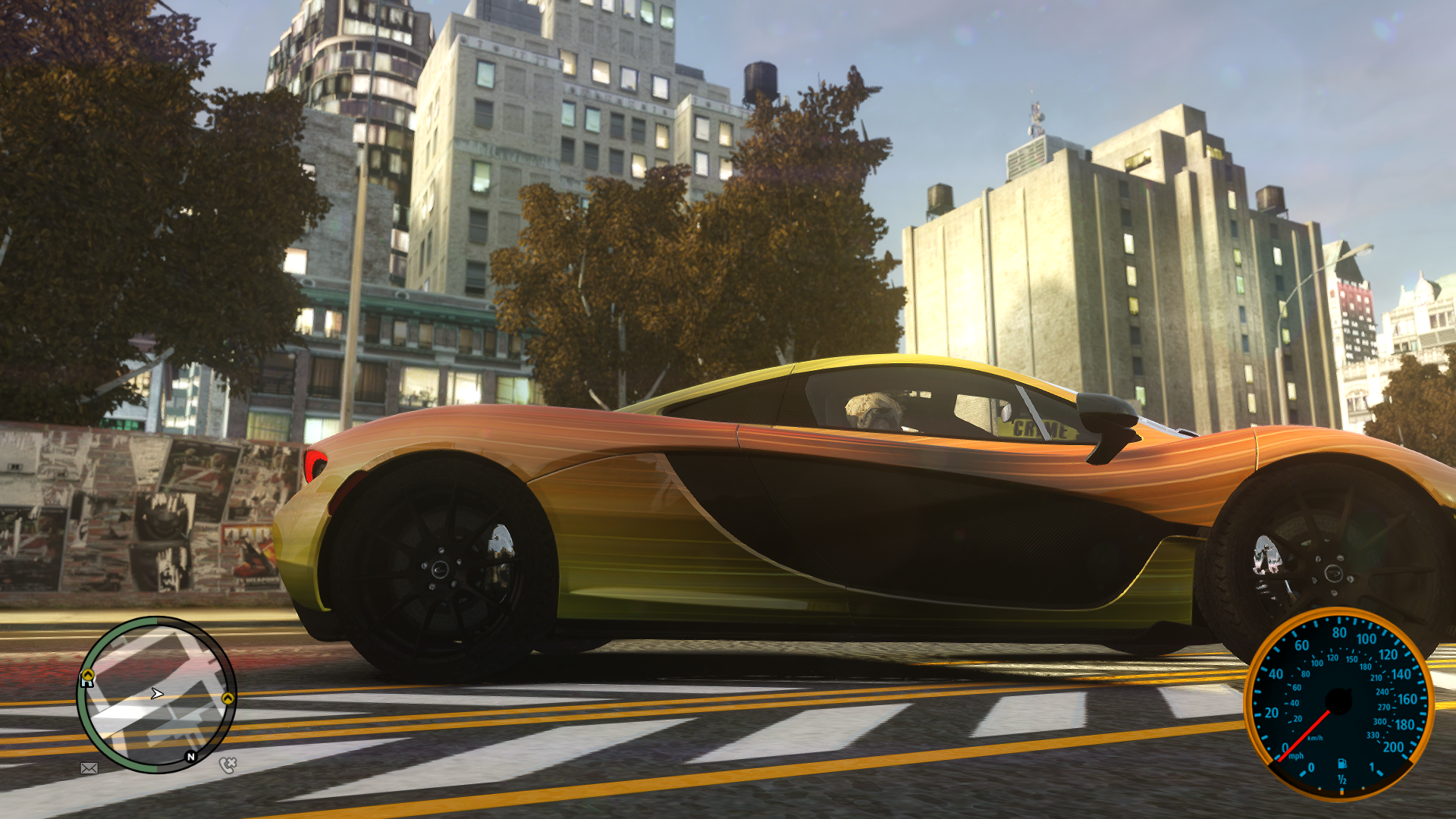Click the north N compass marker

pyautogui.click(x=191, y=757)
